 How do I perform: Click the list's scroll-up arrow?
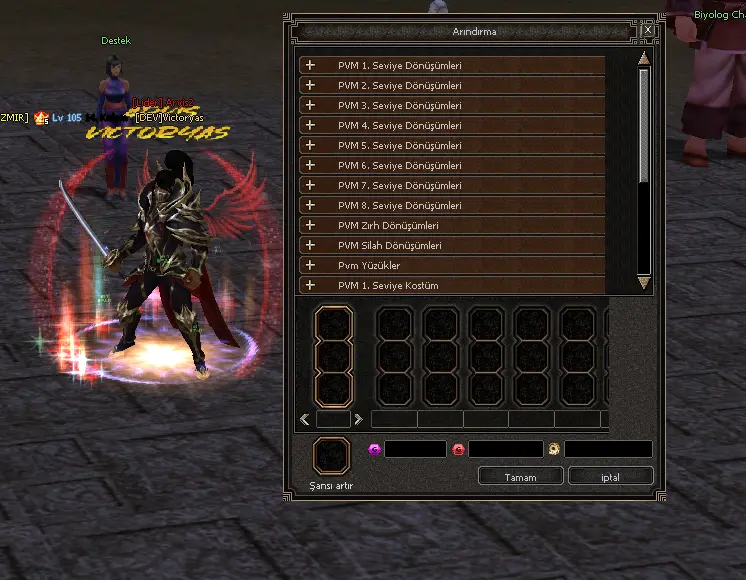pyautogui.click(x=644, y=60)
